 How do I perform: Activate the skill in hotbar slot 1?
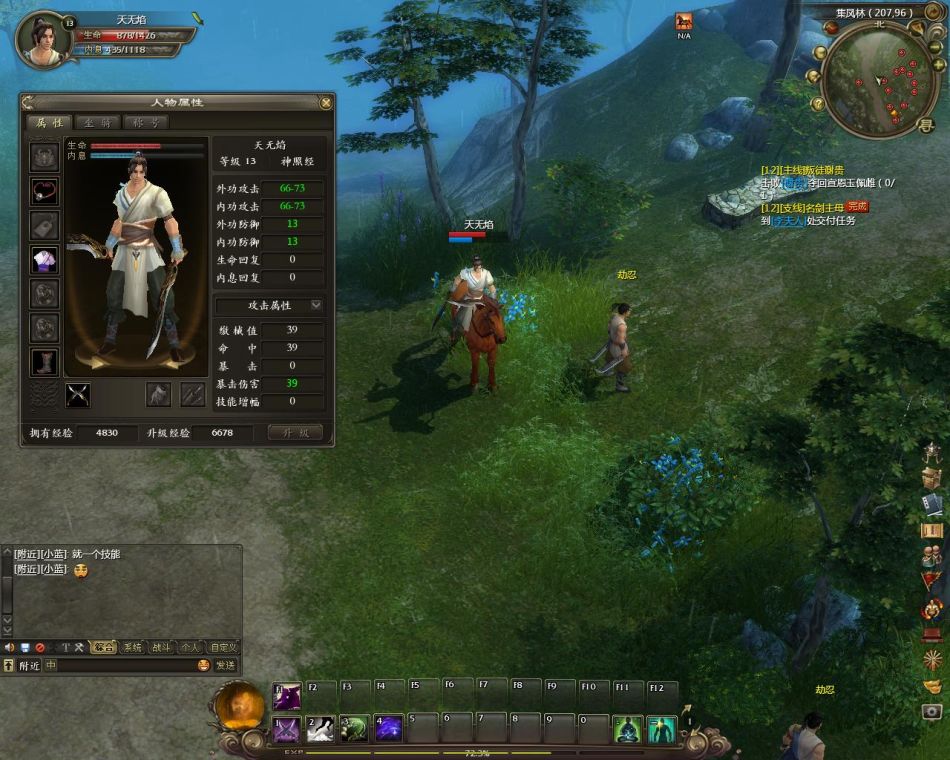click(287, 729)
